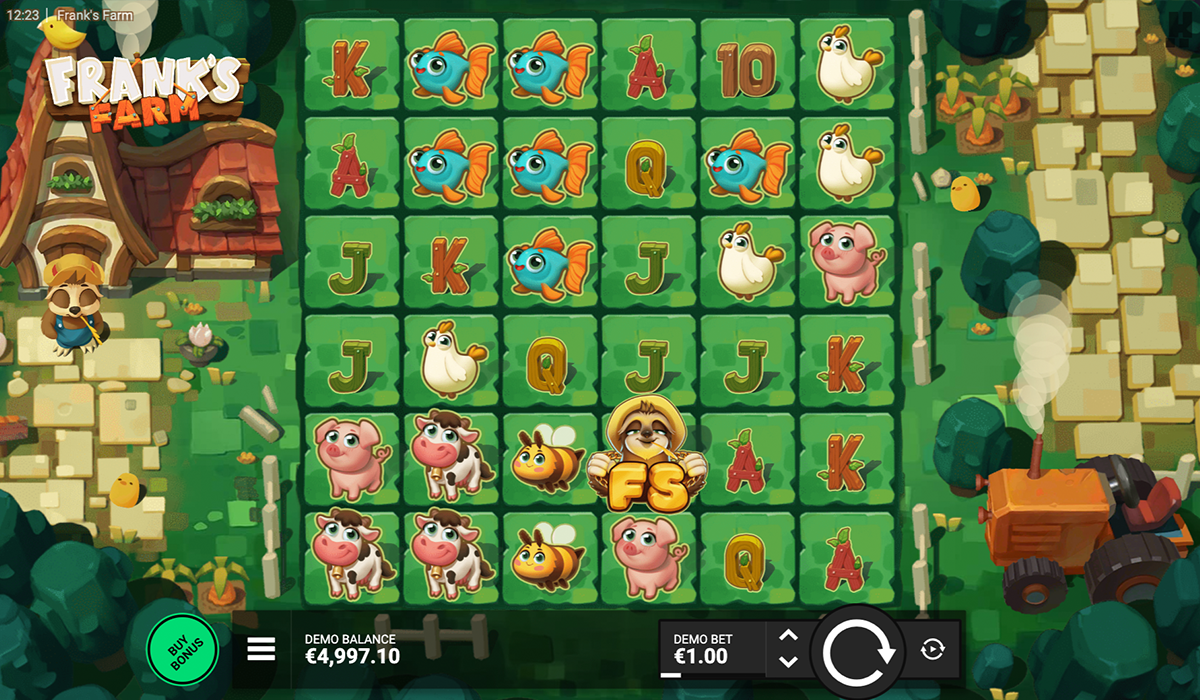Open the autoplay settings
The height and width of the screenshot is (700, 1200).
pos(931,650)
